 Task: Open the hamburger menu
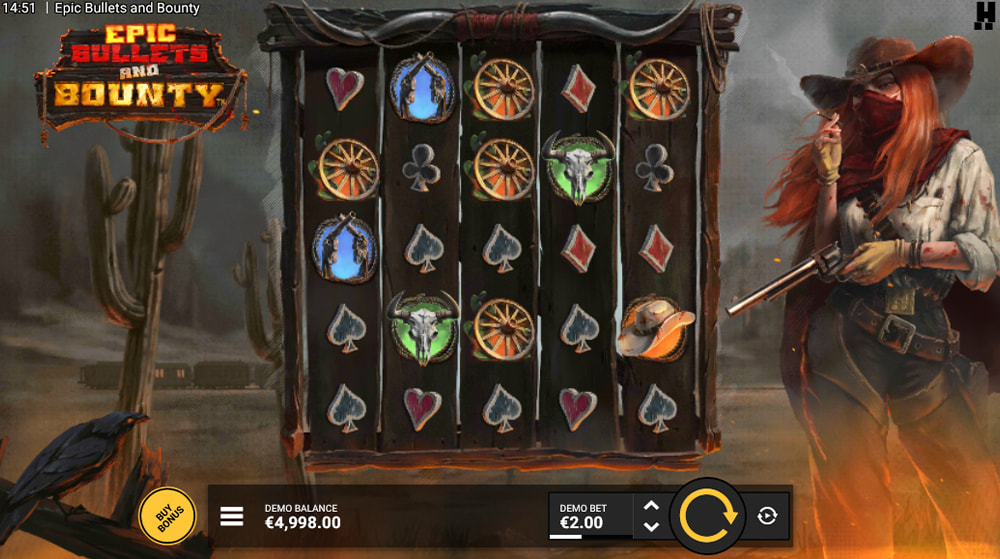[232, 516]
